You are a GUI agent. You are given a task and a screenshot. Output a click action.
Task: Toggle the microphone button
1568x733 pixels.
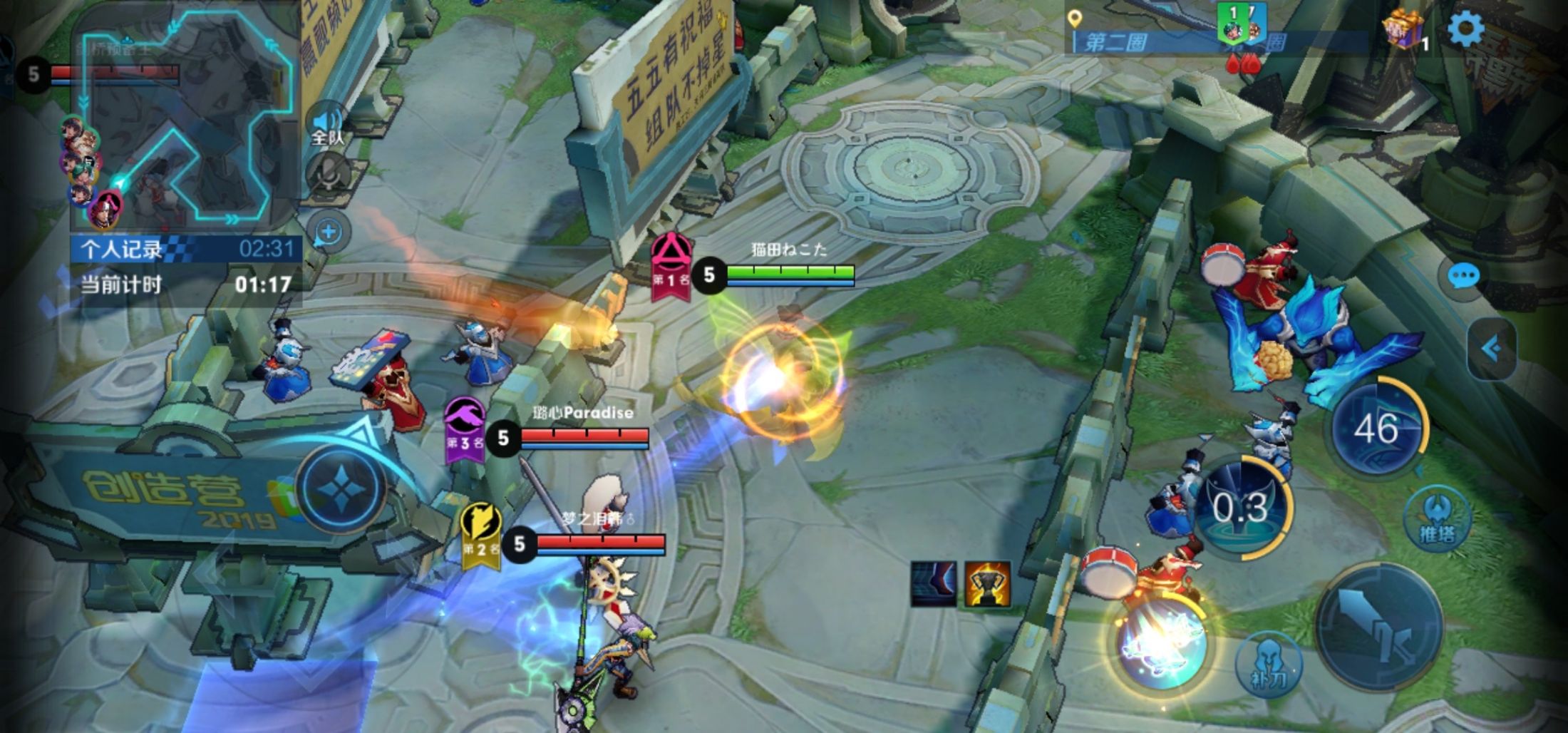328,175
